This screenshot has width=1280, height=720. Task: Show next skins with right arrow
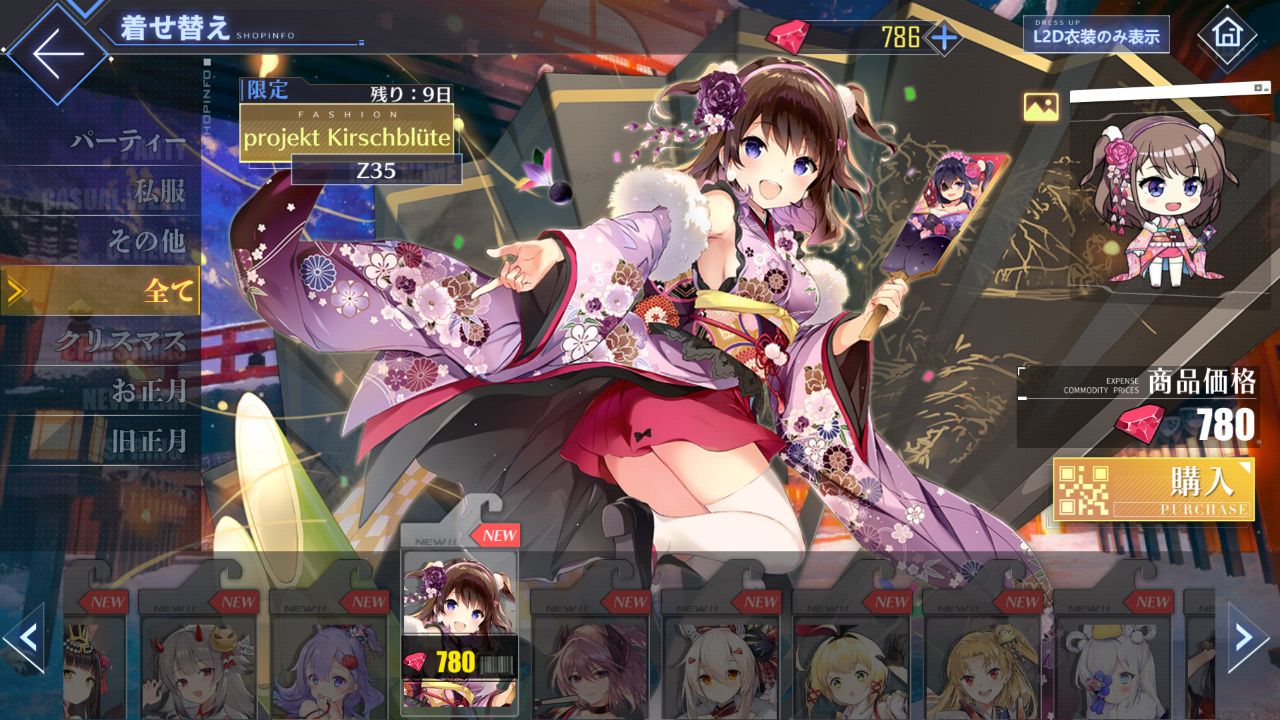tap(1247, 637)
